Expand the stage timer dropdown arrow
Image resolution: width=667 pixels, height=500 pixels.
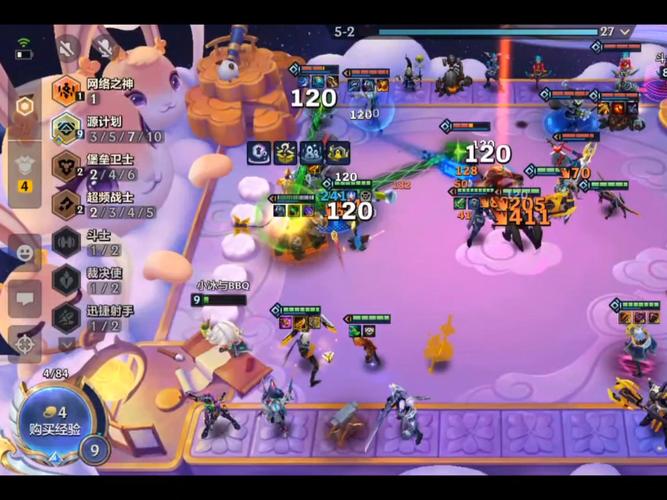click(x=627, y=31)
